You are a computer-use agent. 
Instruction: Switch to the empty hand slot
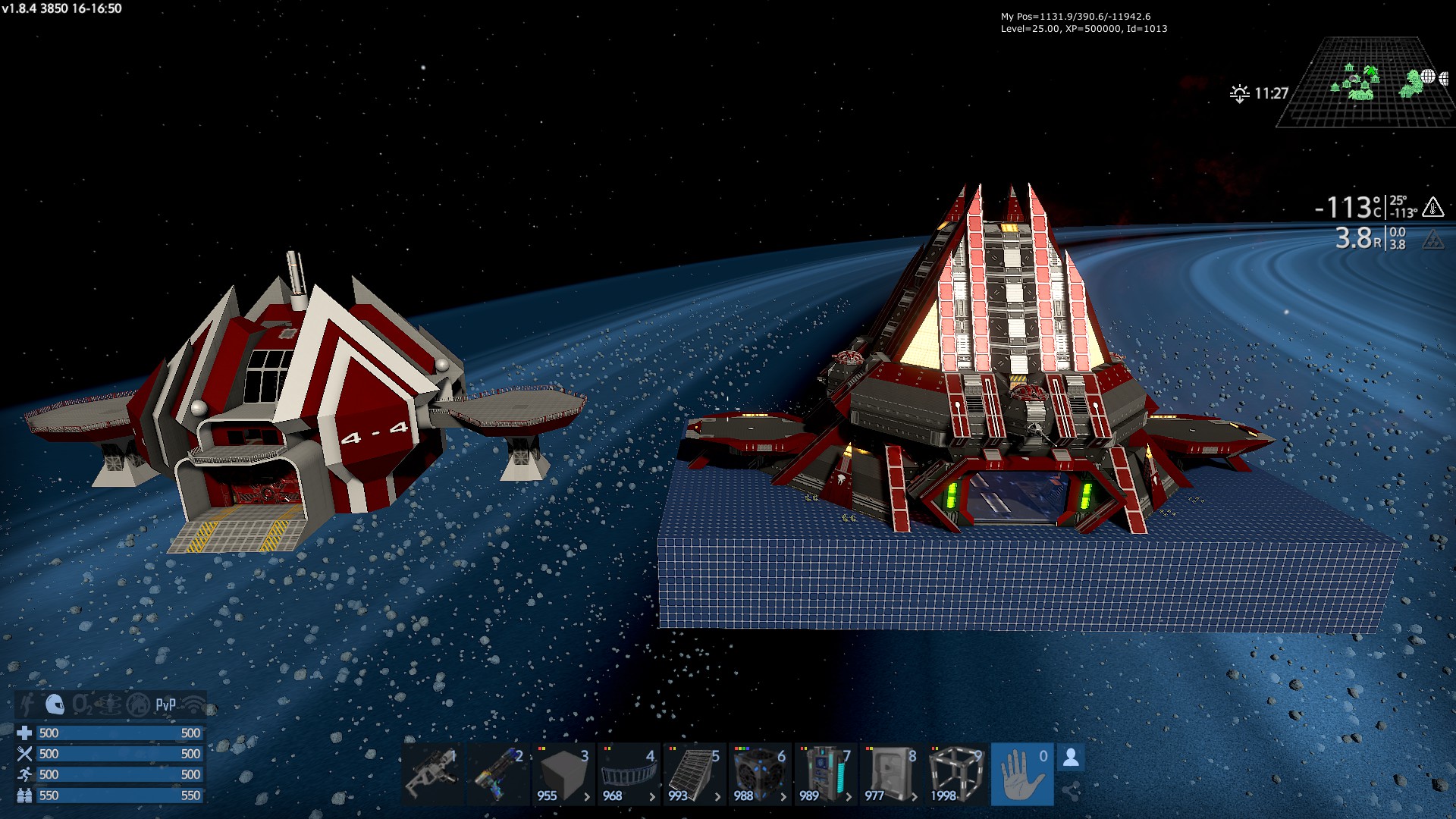pos(1022,774)
